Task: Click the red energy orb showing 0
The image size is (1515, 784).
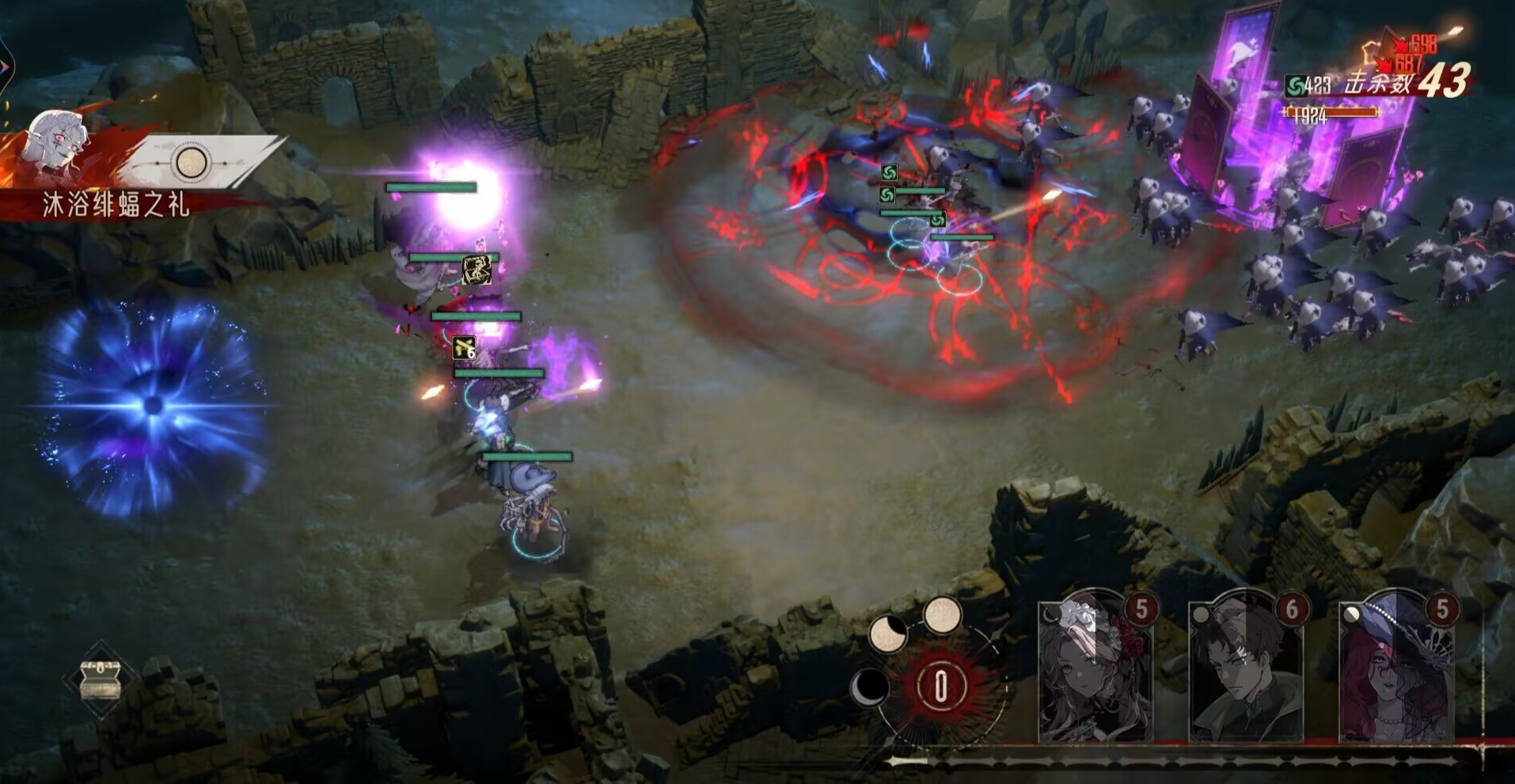Action: tap(940, 686)
